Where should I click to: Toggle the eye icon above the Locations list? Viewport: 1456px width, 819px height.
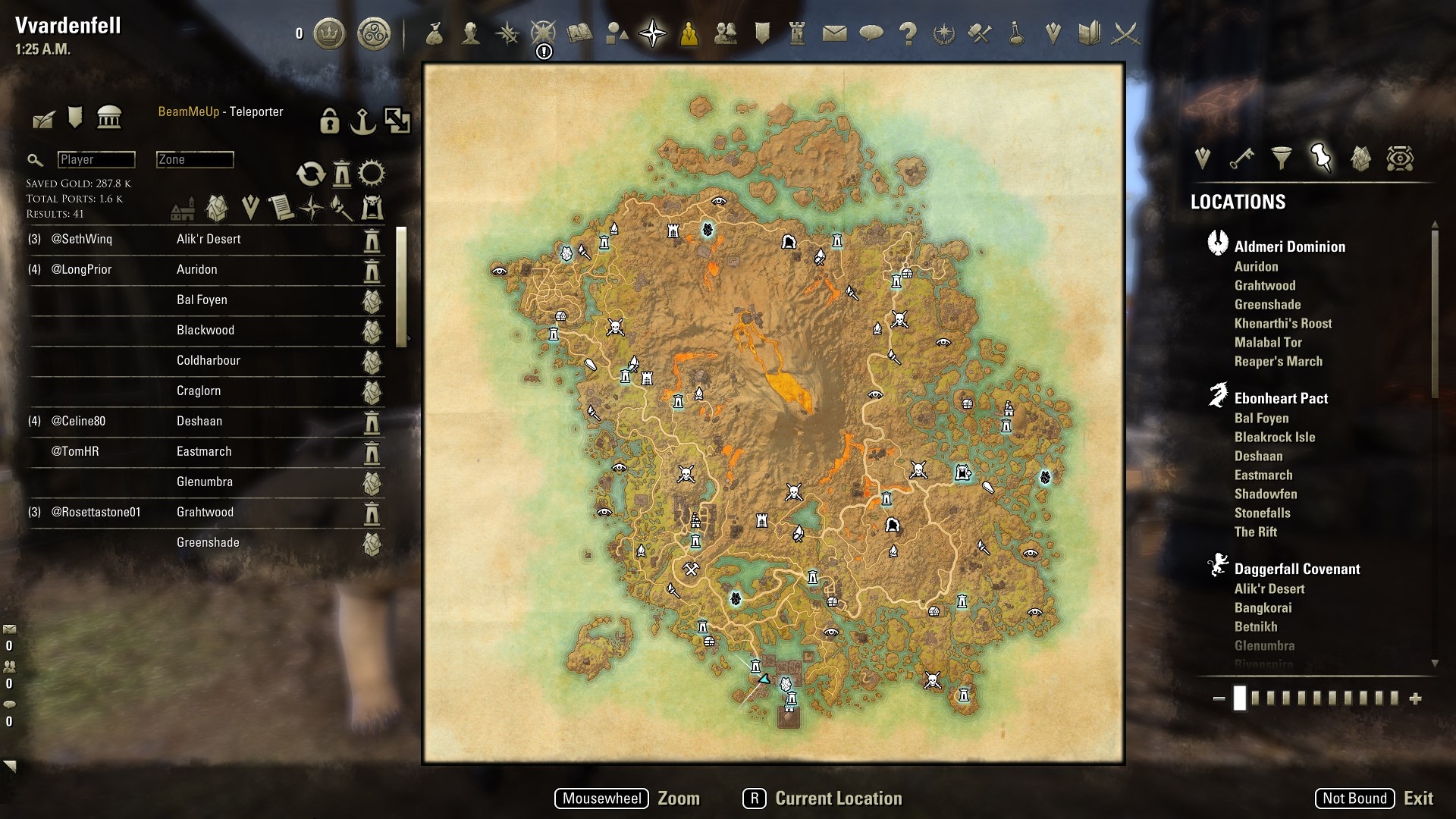[1399, 158]
